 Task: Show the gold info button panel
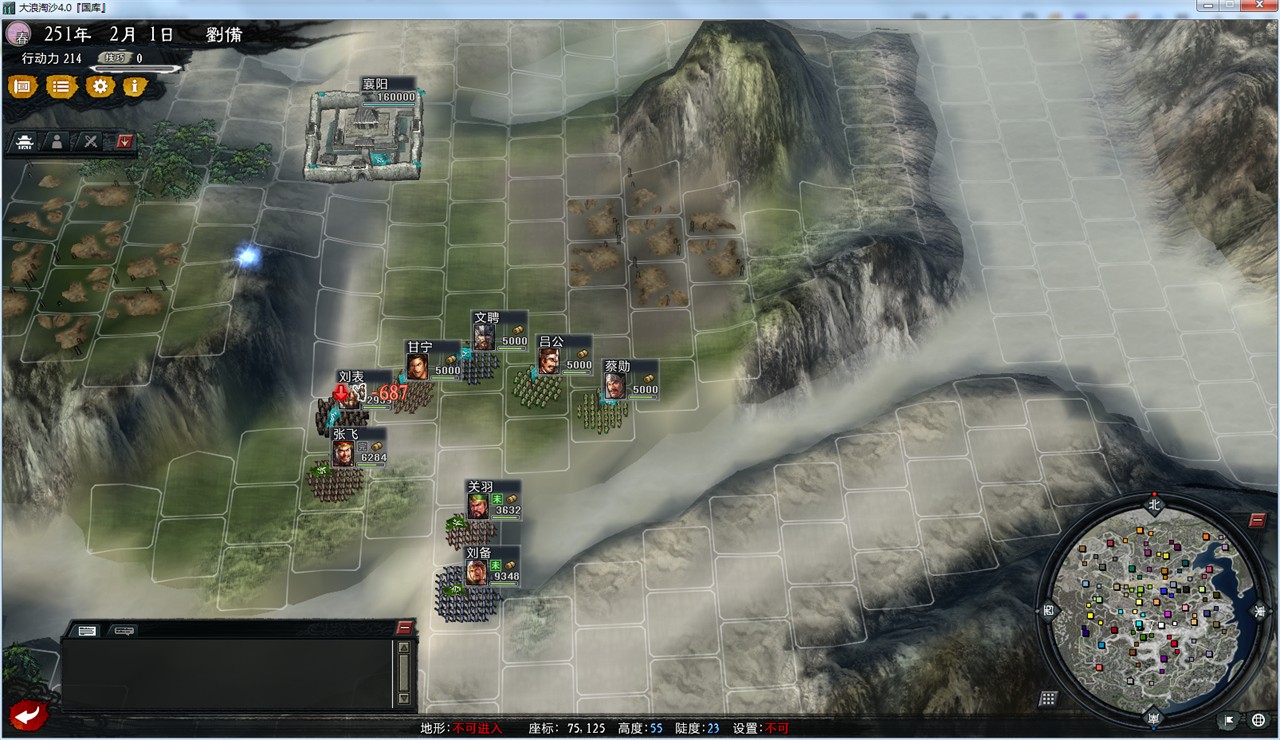coord(135,87)
